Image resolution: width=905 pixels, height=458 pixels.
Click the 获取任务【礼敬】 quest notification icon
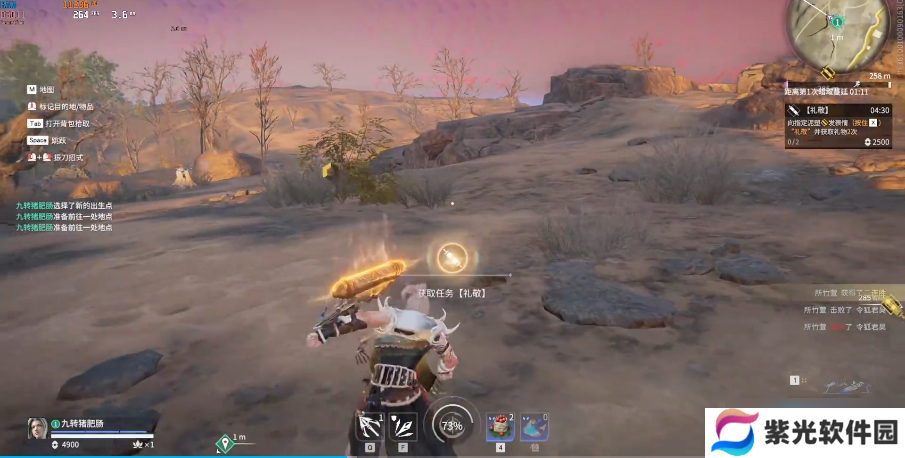[x=453, y=258]
